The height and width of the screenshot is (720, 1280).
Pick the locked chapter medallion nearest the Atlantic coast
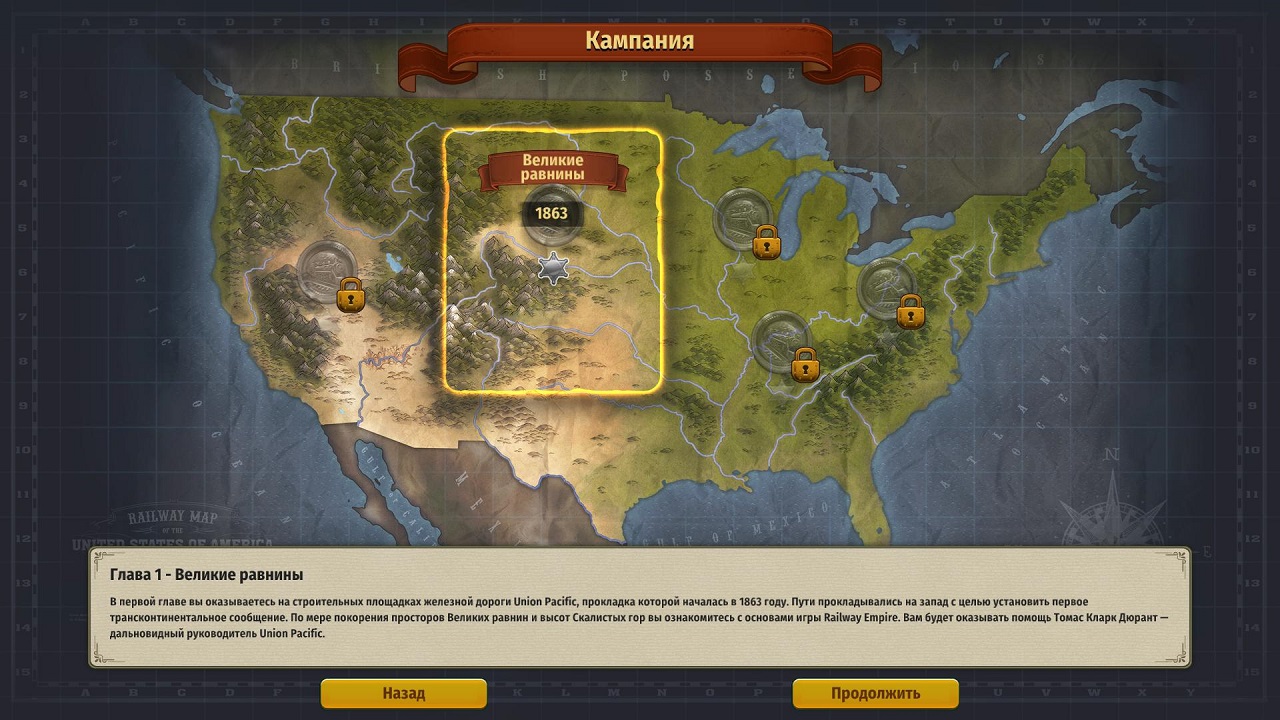(x=887, y=288)
